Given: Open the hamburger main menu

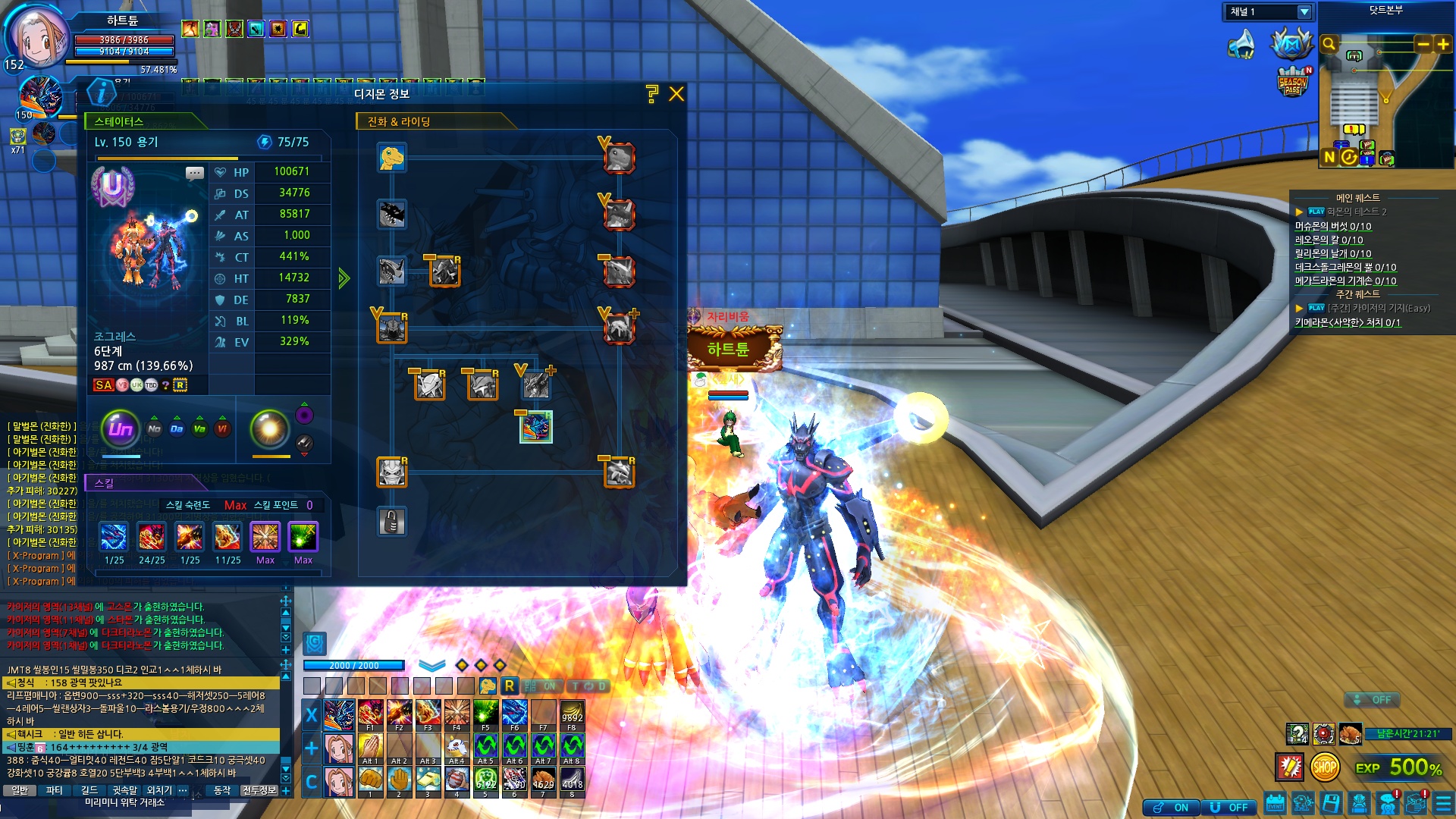Looking at the screenshot, I should pos(1443,803).
